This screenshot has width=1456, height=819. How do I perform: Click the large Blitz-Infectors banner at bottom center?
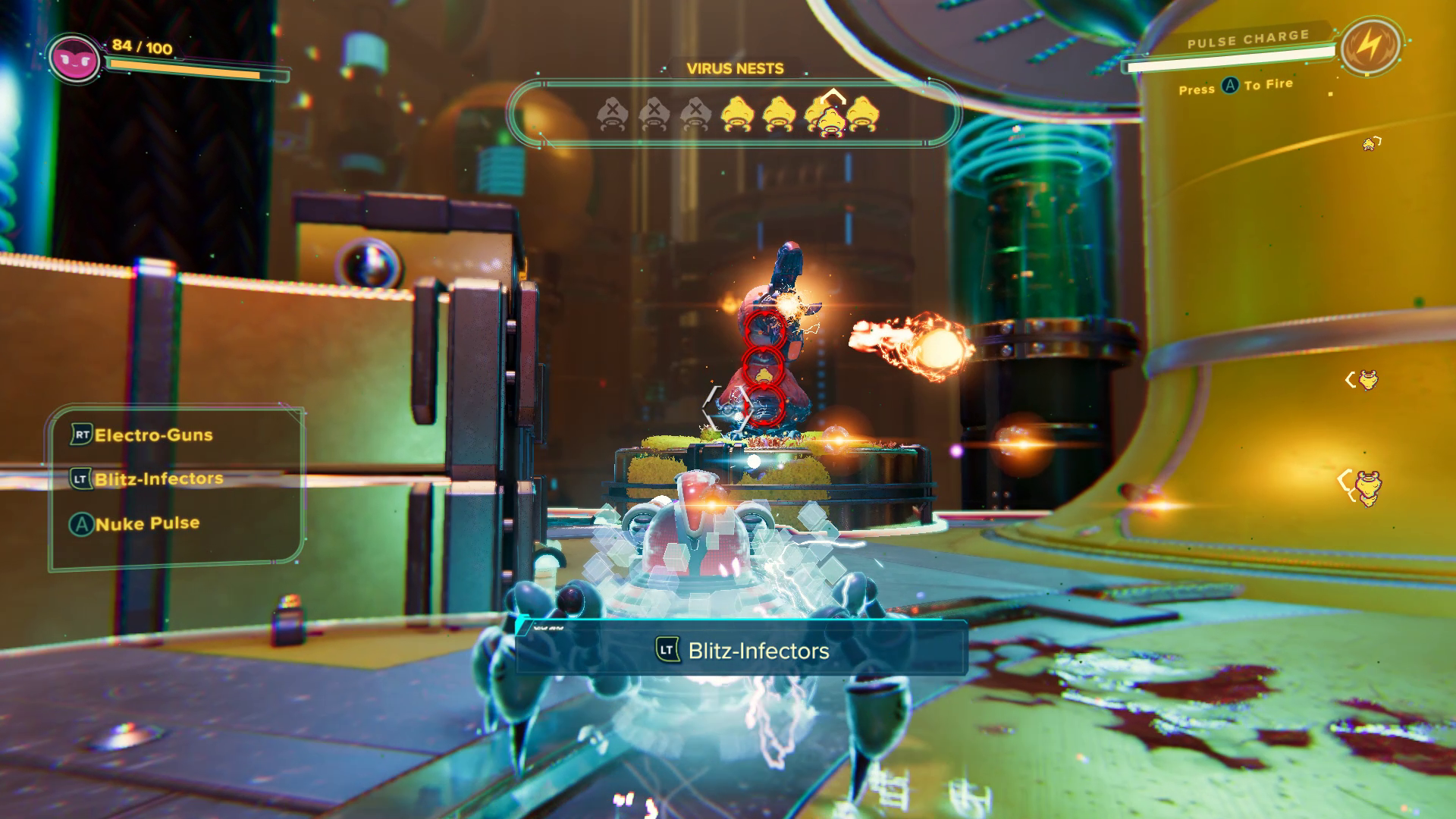coord(742,650)
